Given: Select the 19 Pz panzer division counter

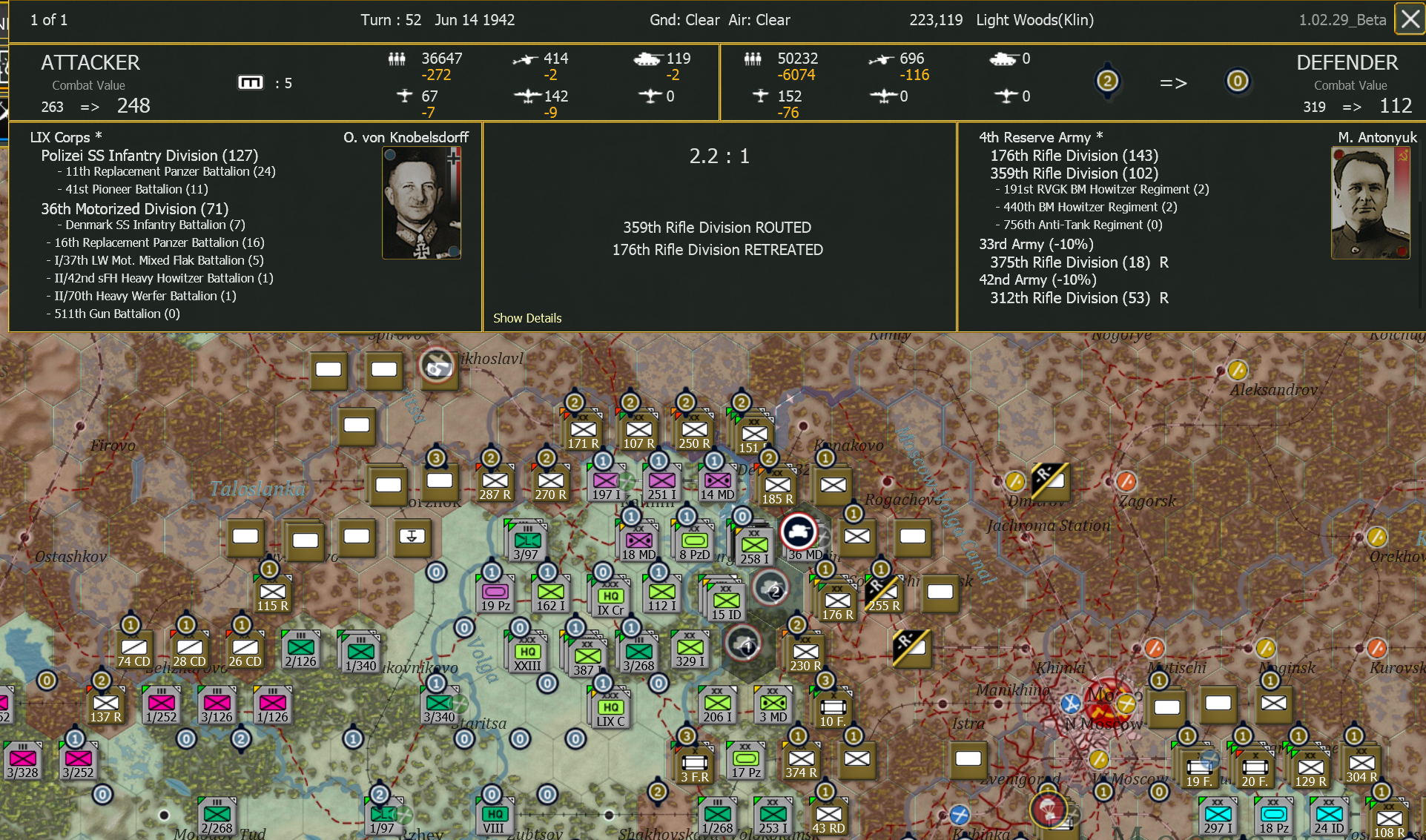Looking at the screenshot, I should [495, 592].
